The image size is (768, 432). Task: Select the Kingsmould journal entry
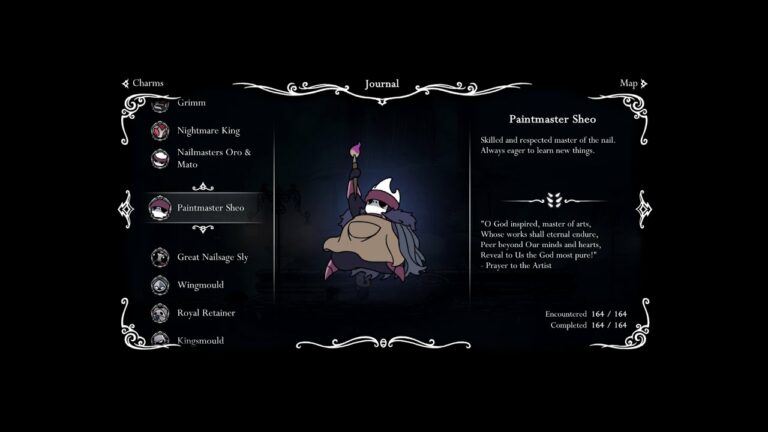pyautogui.click(x=200, y=340)
